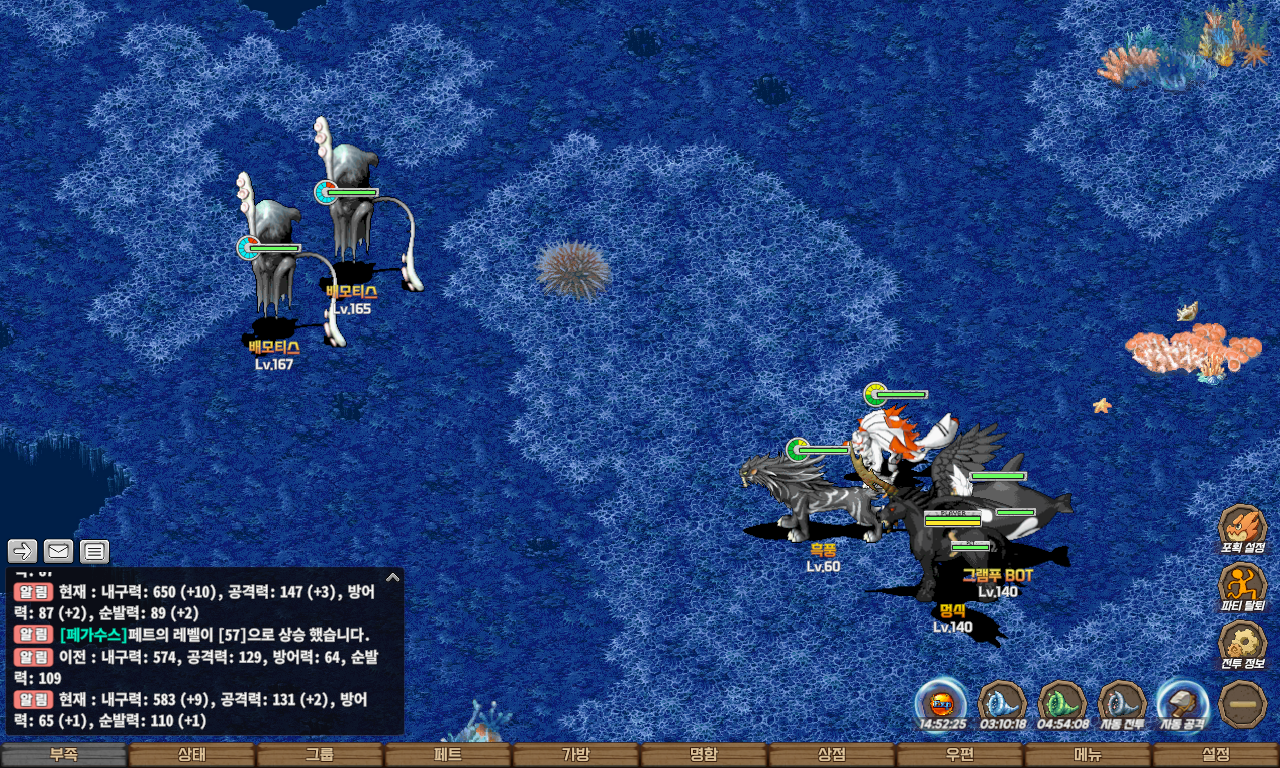Expand the chat log with the up arrow

point(392,577)
